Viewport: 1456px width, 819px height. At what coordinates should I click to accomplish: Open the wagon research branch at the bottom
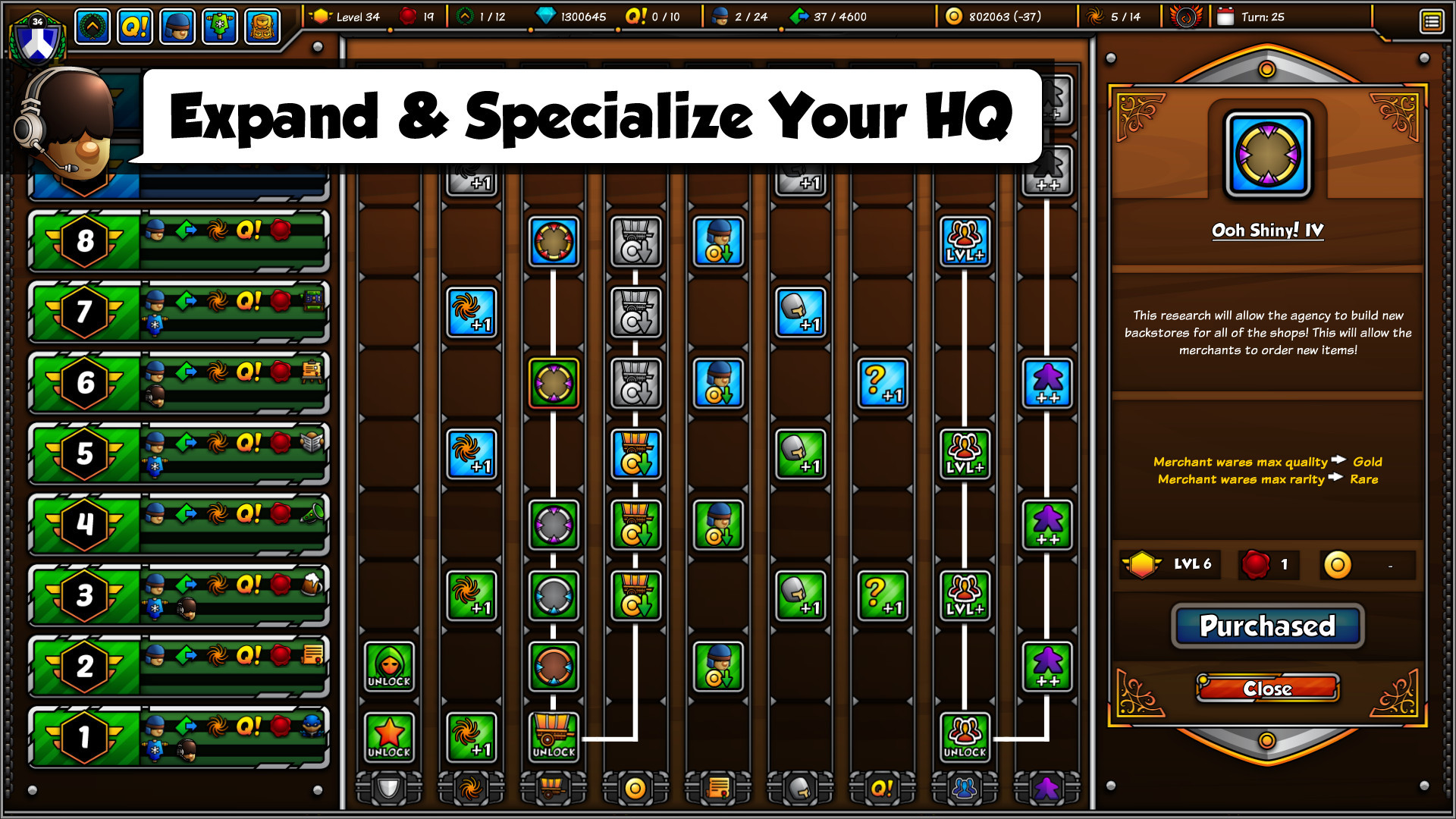tap(554, 789)
